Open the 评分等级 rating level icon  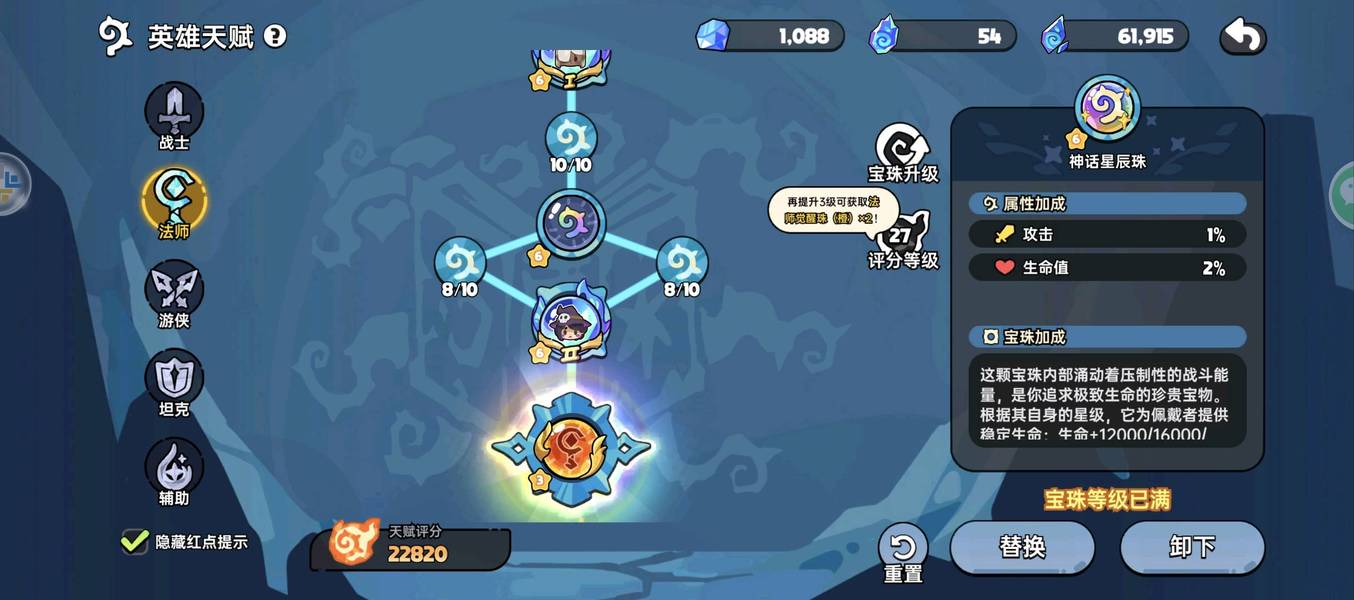(x=902, y=239)
